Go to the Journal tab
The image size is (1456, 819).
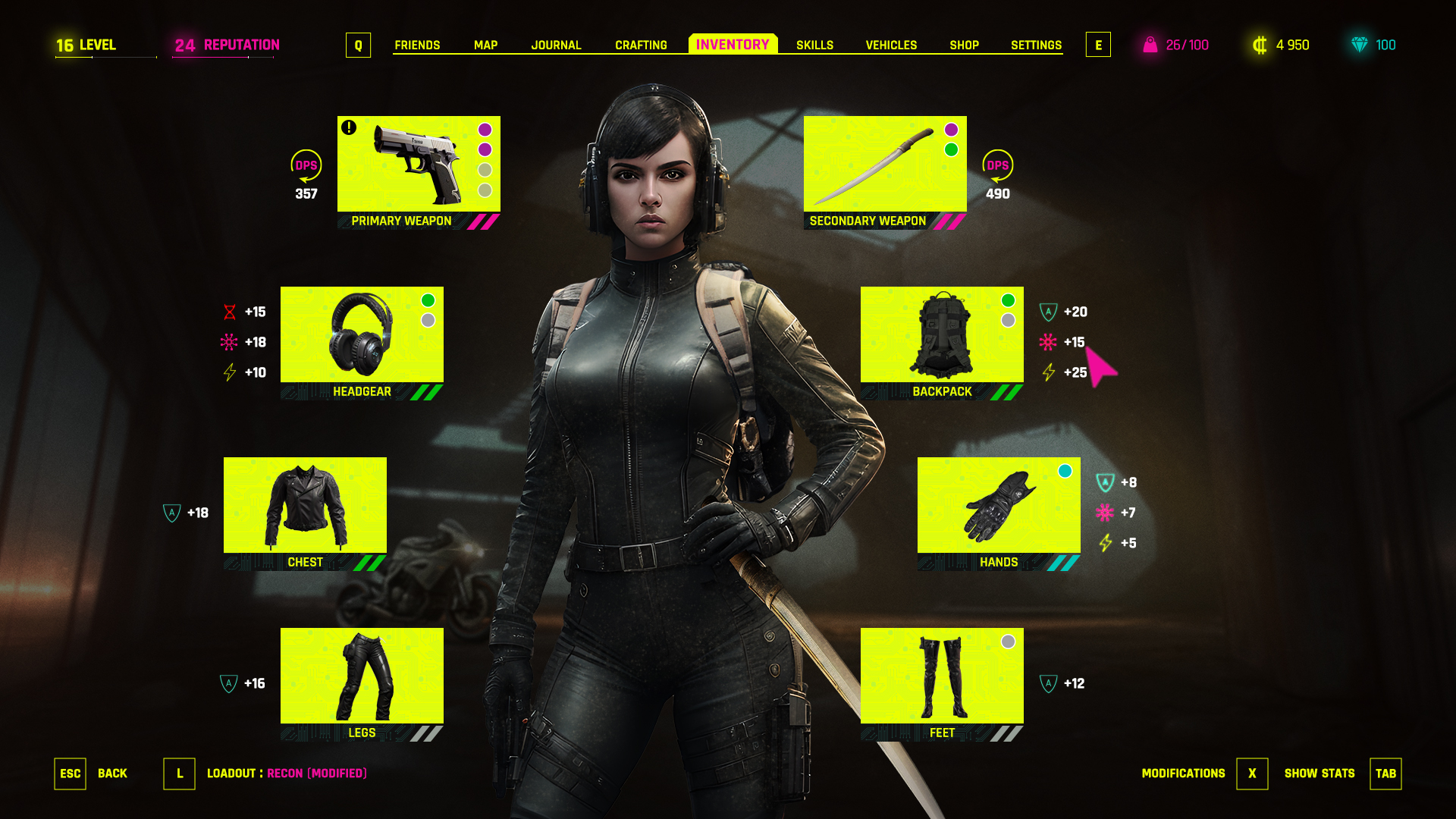[556, 45]
